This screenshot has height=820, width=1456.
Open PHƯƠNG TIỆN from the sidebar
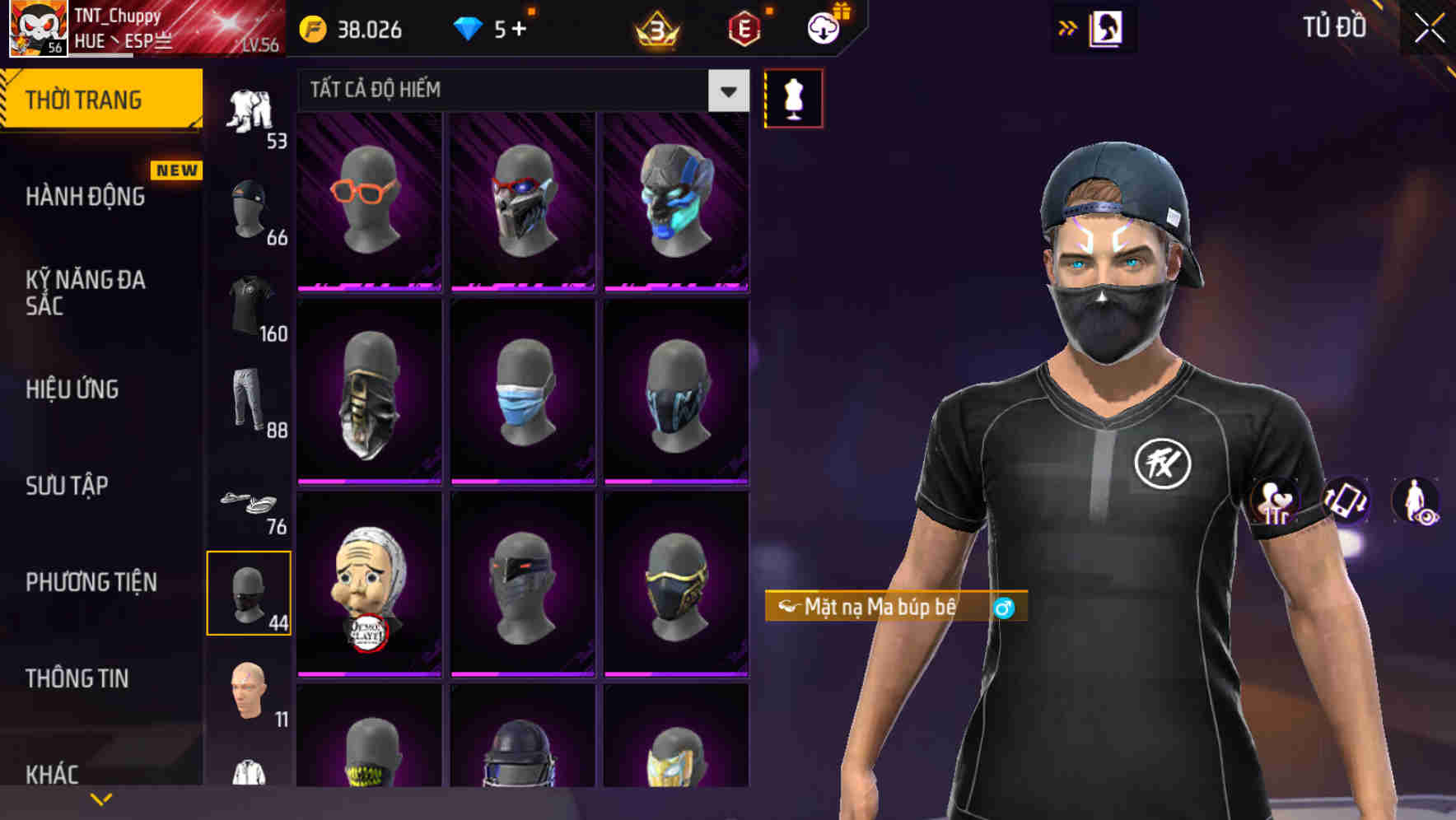click(x=91, y=581)
